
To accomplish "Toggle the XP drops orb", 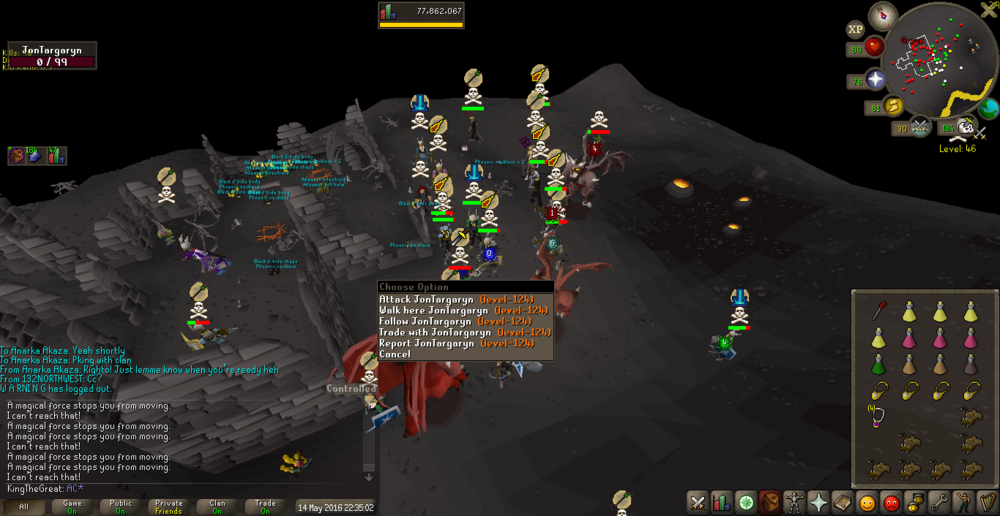I will tap(855, 30).
